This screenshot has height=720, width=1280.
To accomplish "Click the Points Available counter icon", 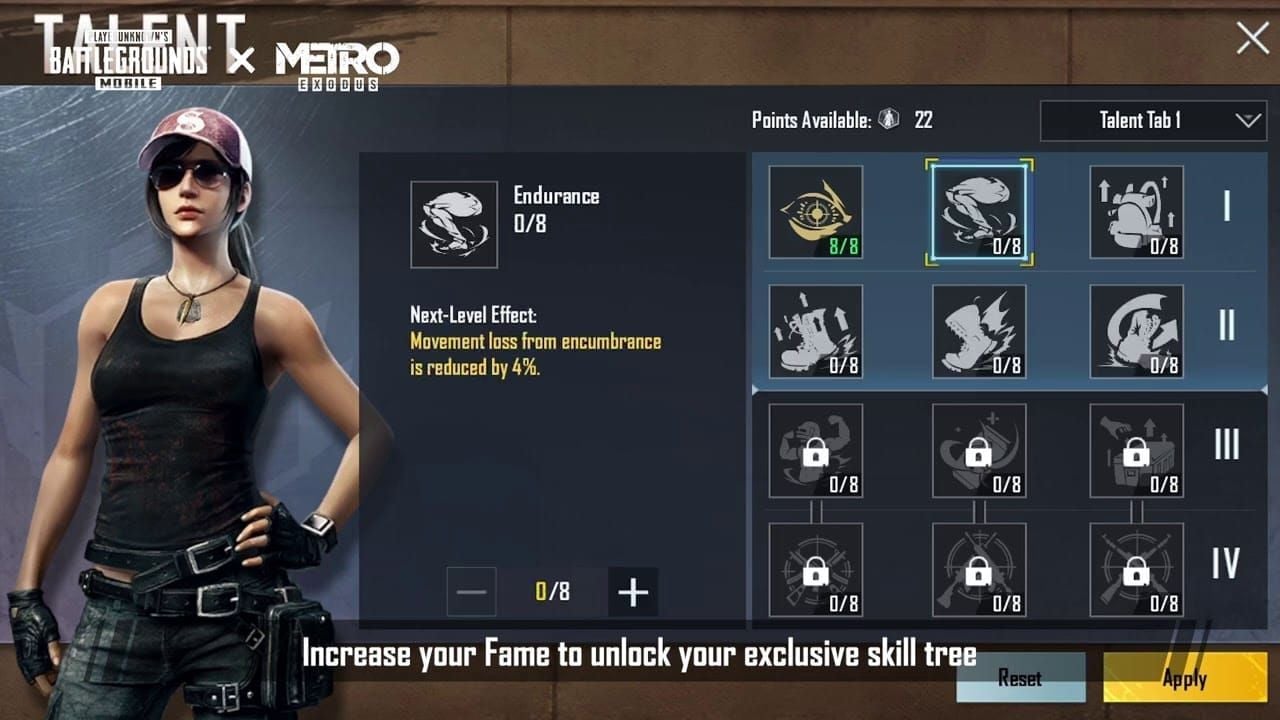I will click(x=888, y=119).
